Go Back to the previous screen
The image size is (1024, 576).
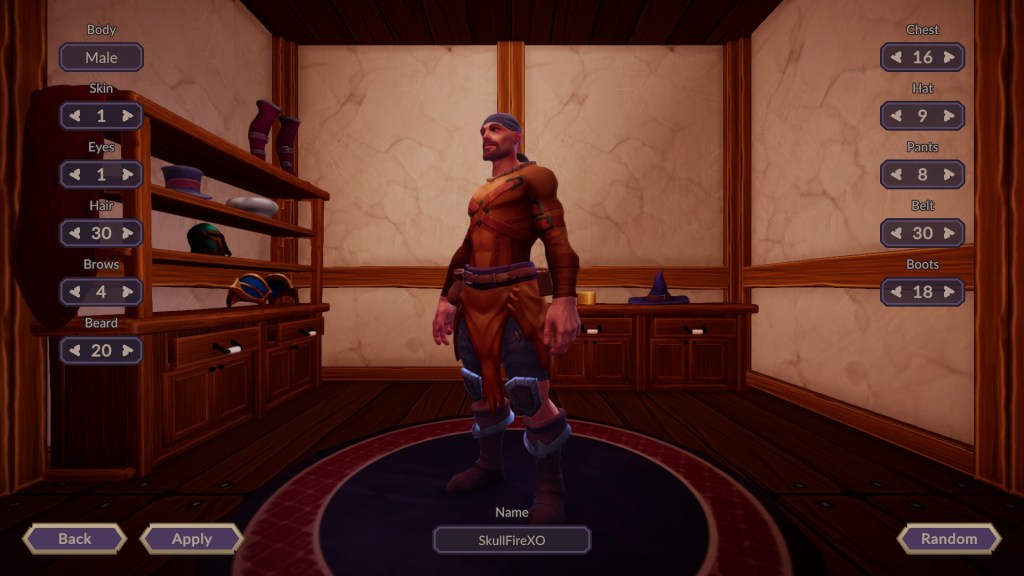[75, 539]
